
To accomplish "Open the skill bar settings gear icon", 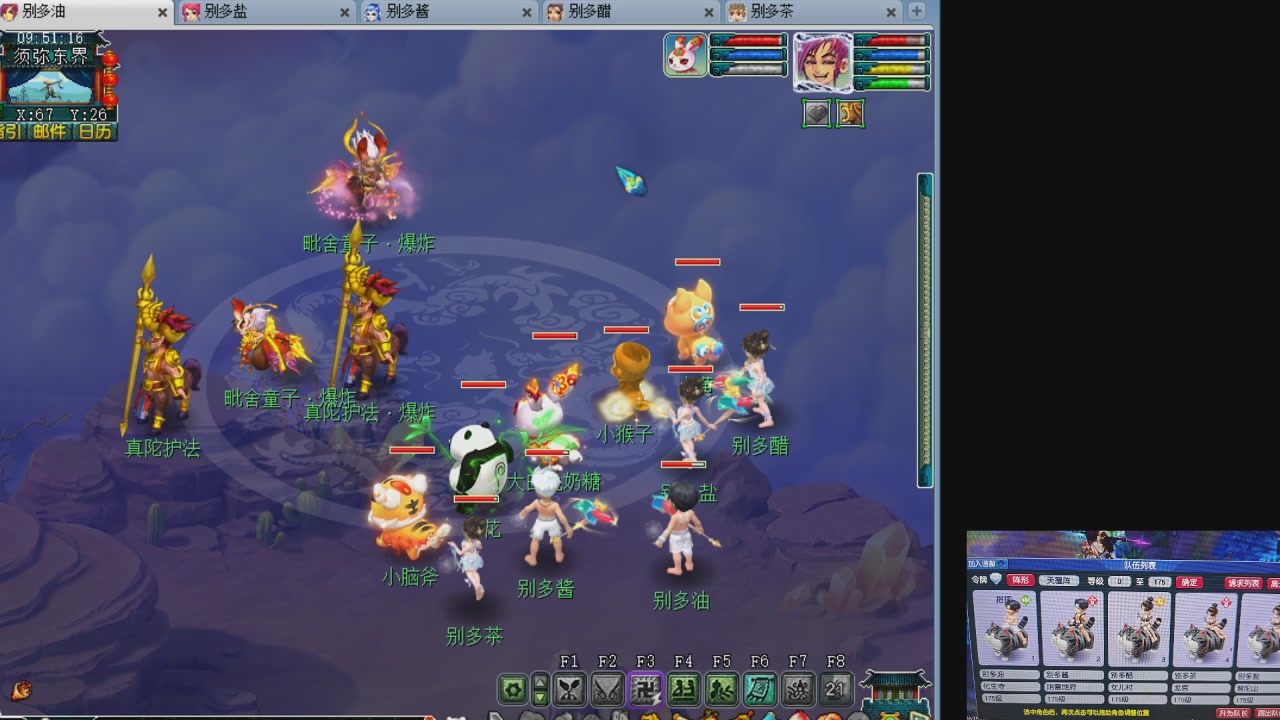I will click(513, 689).
